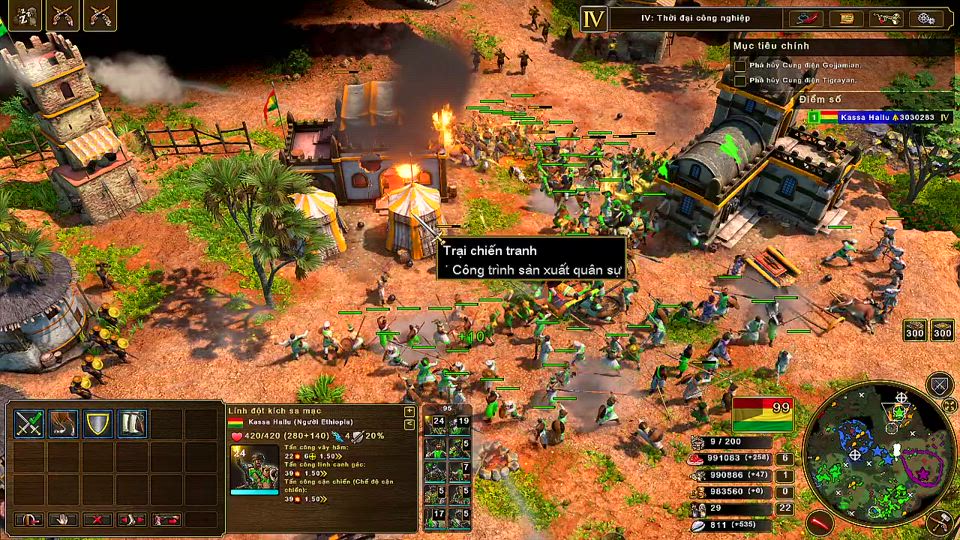
Task: Activate the white boots command
Action: click(132, 423)
